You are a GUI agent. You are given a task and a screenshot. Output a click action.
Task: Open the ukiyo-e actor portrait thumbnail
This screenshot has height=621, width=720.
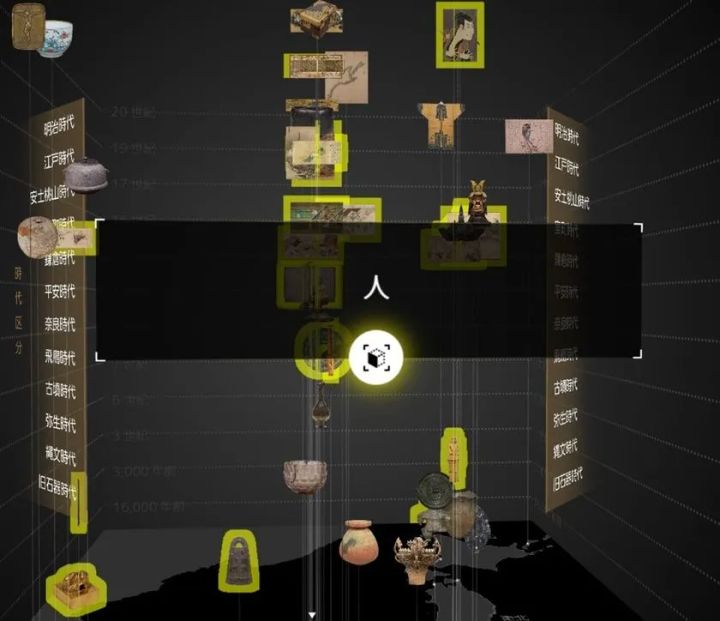[460, 33]
